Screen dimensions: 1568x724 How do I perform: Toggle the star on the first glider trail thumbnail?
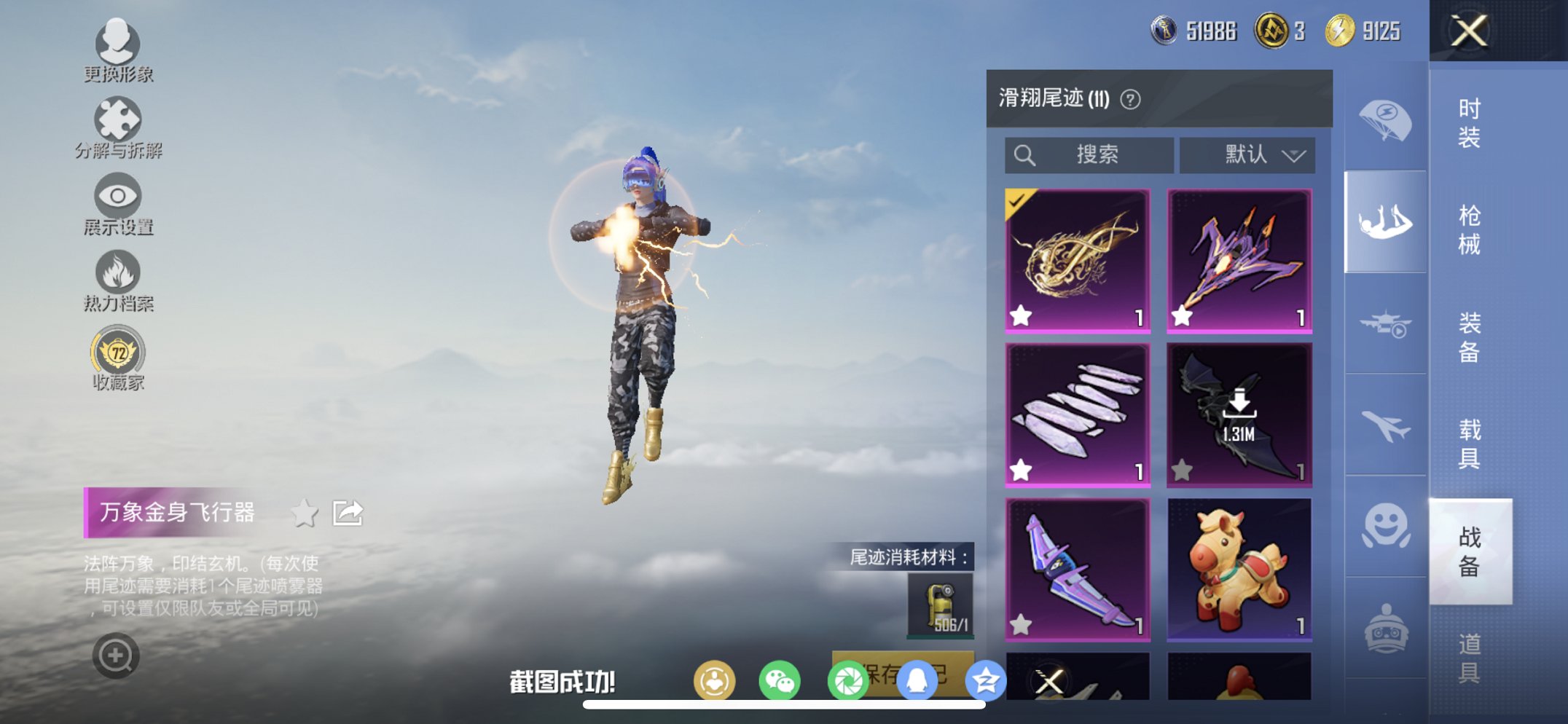[x=1022, y=315]
